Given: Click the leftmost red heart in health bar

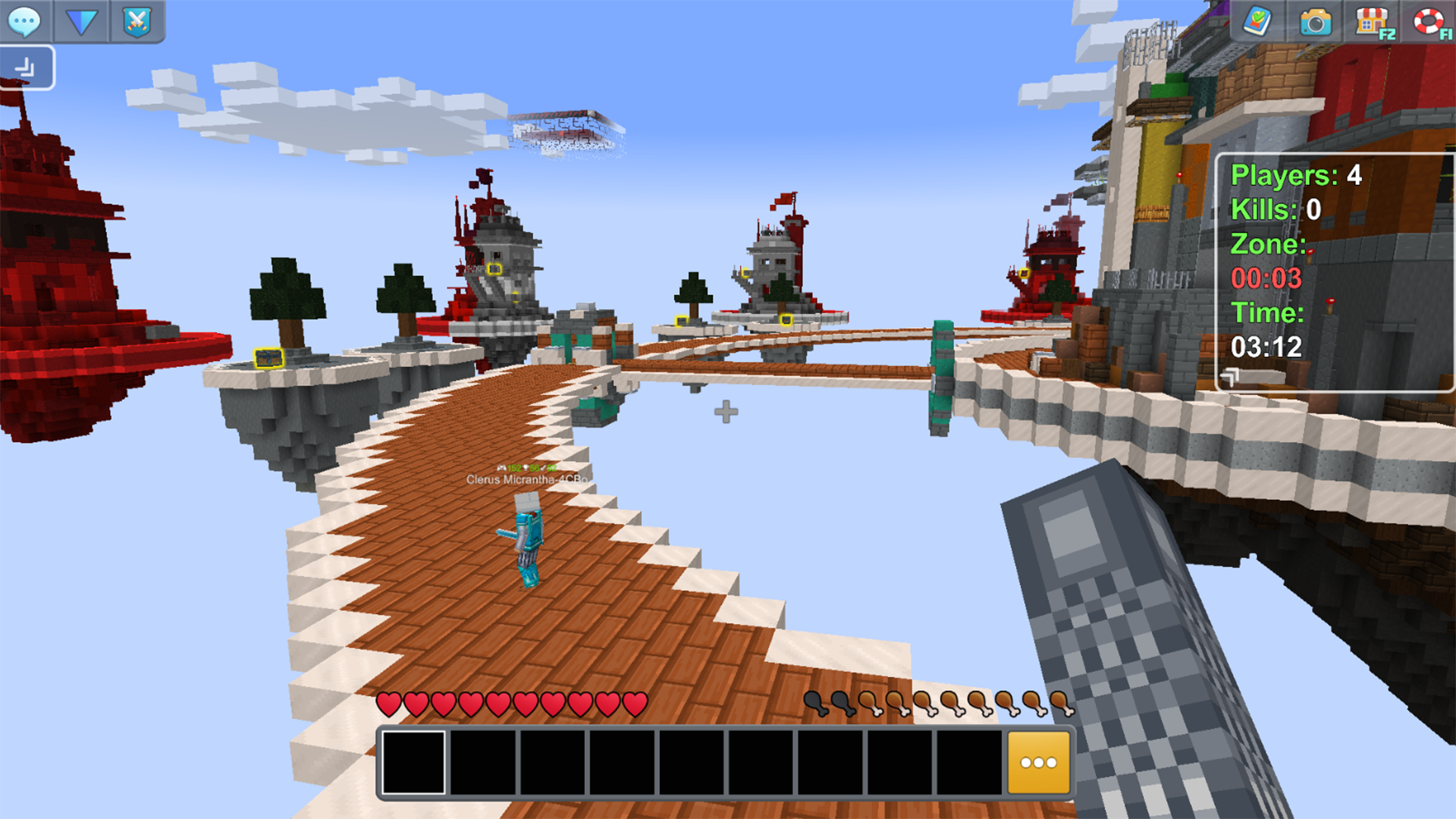Looking at the screenshot, I should 391,704.
